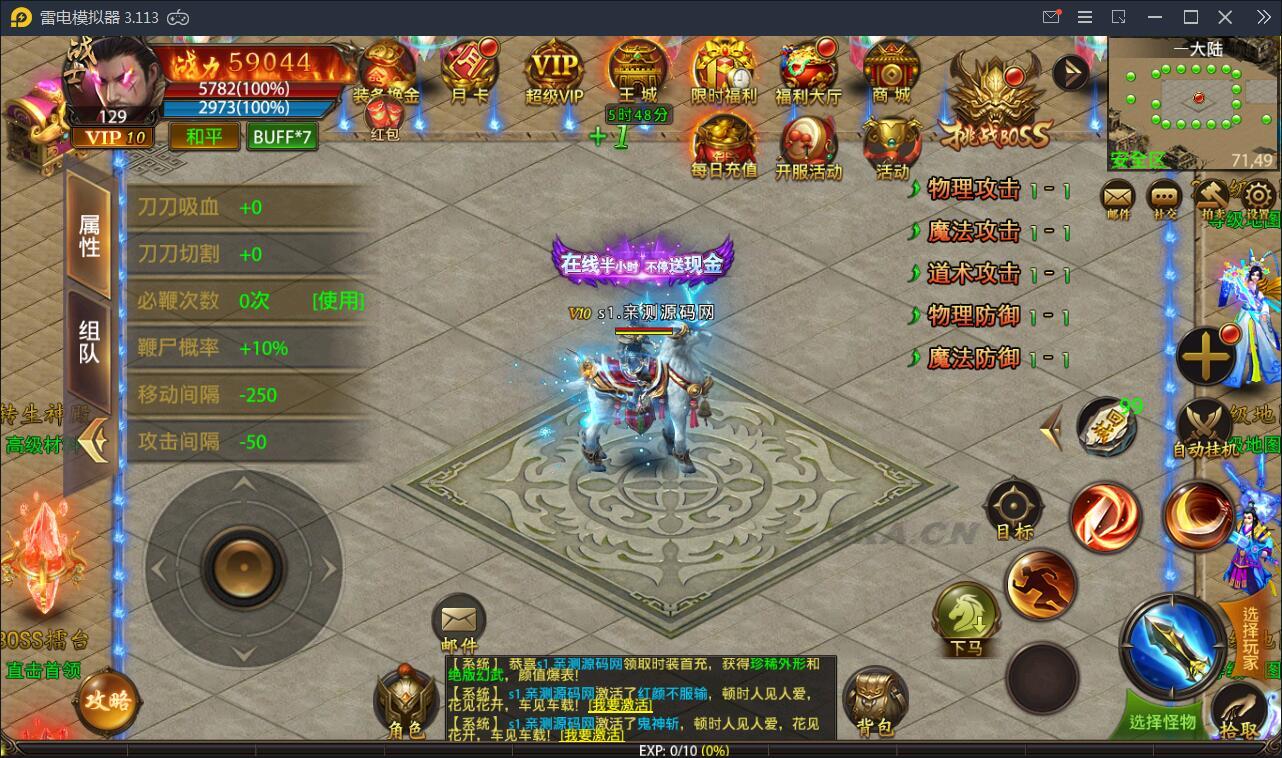Open the 攻略 guide button
1282x758 pixels.
[108, 700]
